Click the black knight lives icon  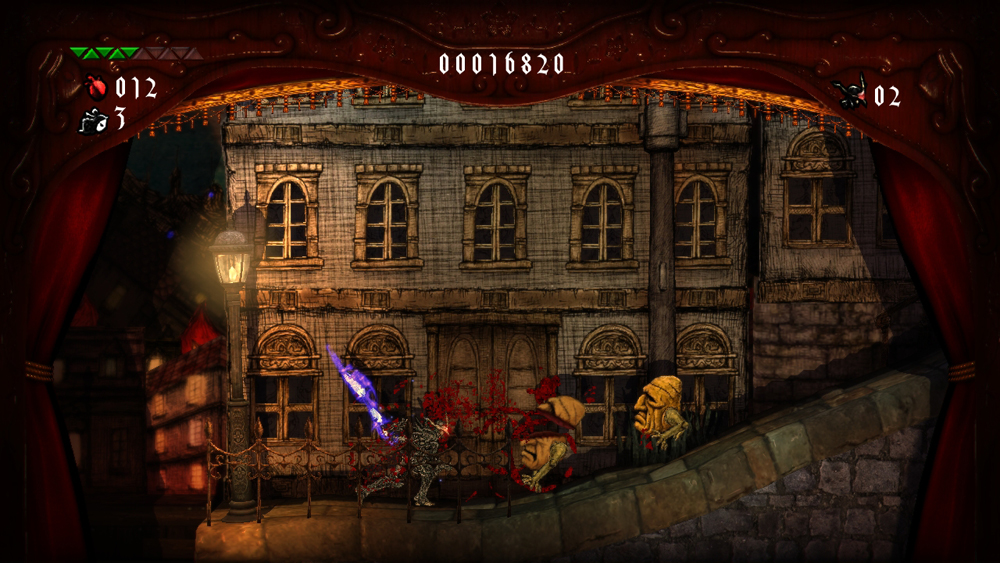(x=850, y=95)
